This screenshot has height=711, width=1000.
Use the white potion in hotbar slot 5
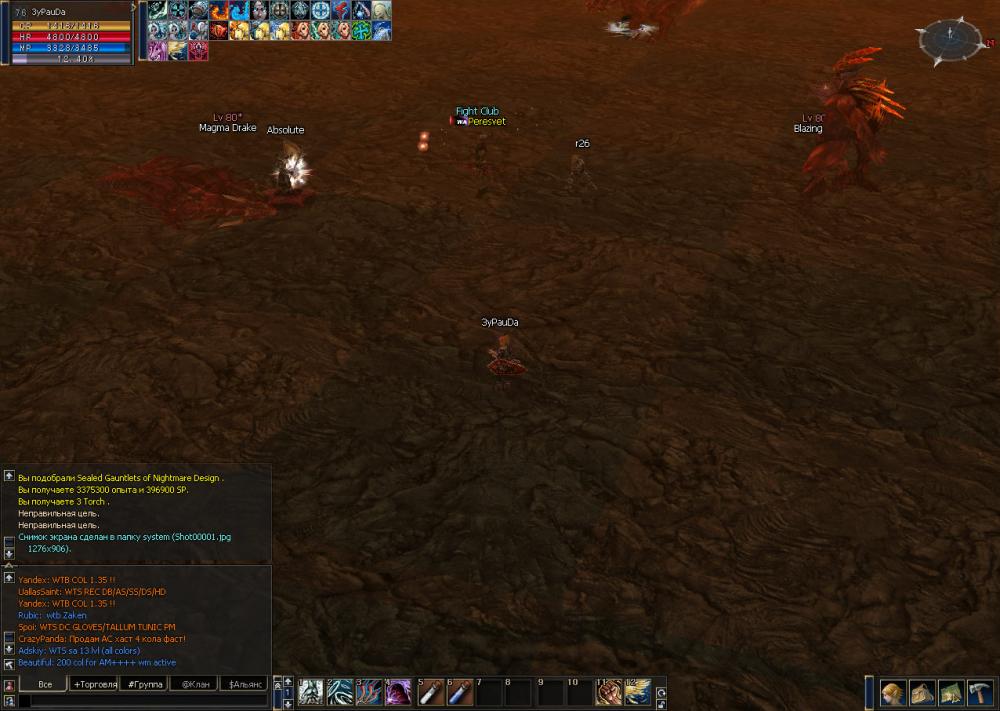pos(429,692)
